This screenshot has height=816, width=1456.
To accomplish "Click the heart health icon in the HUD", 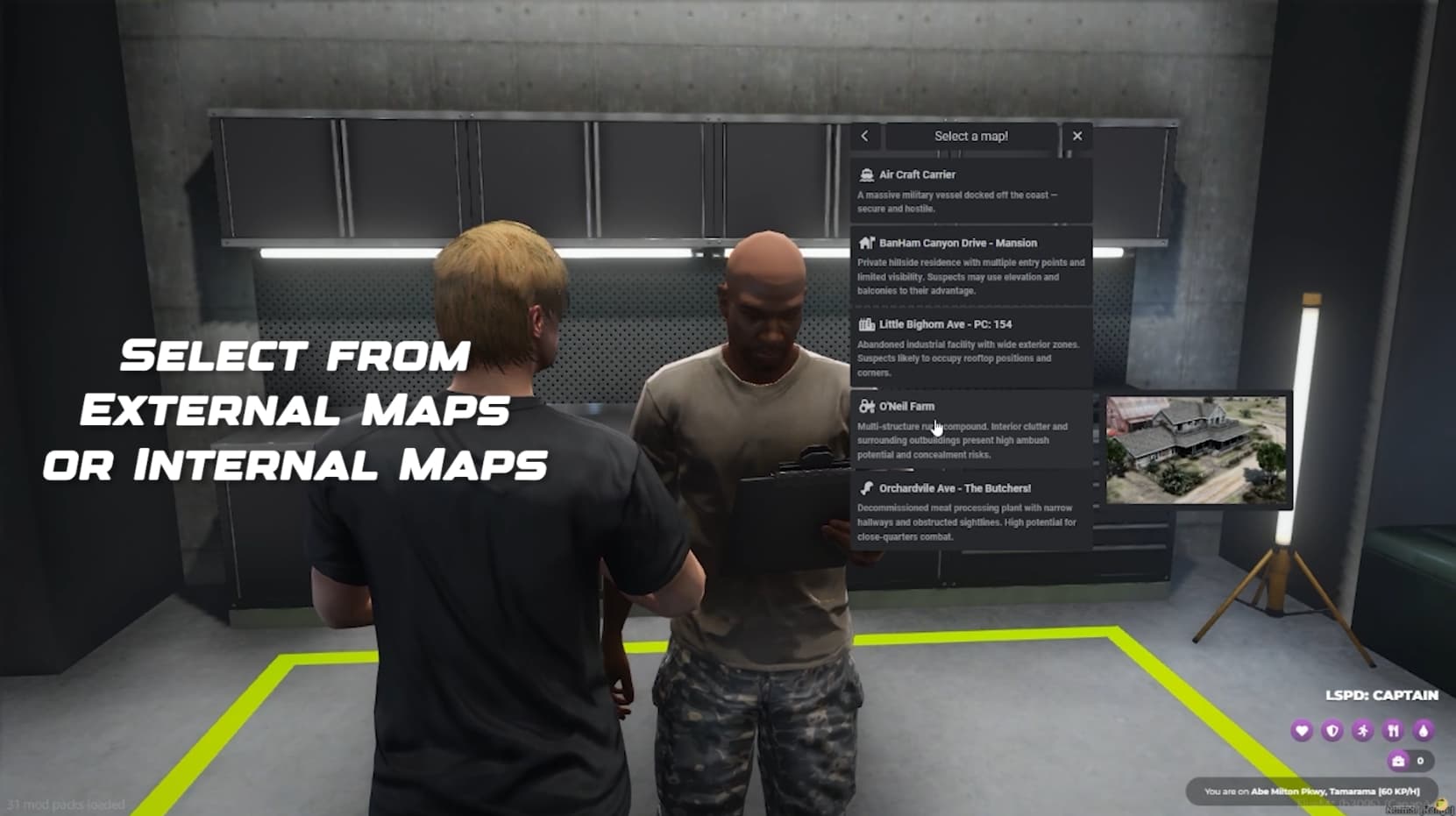I will (1303, 730).
